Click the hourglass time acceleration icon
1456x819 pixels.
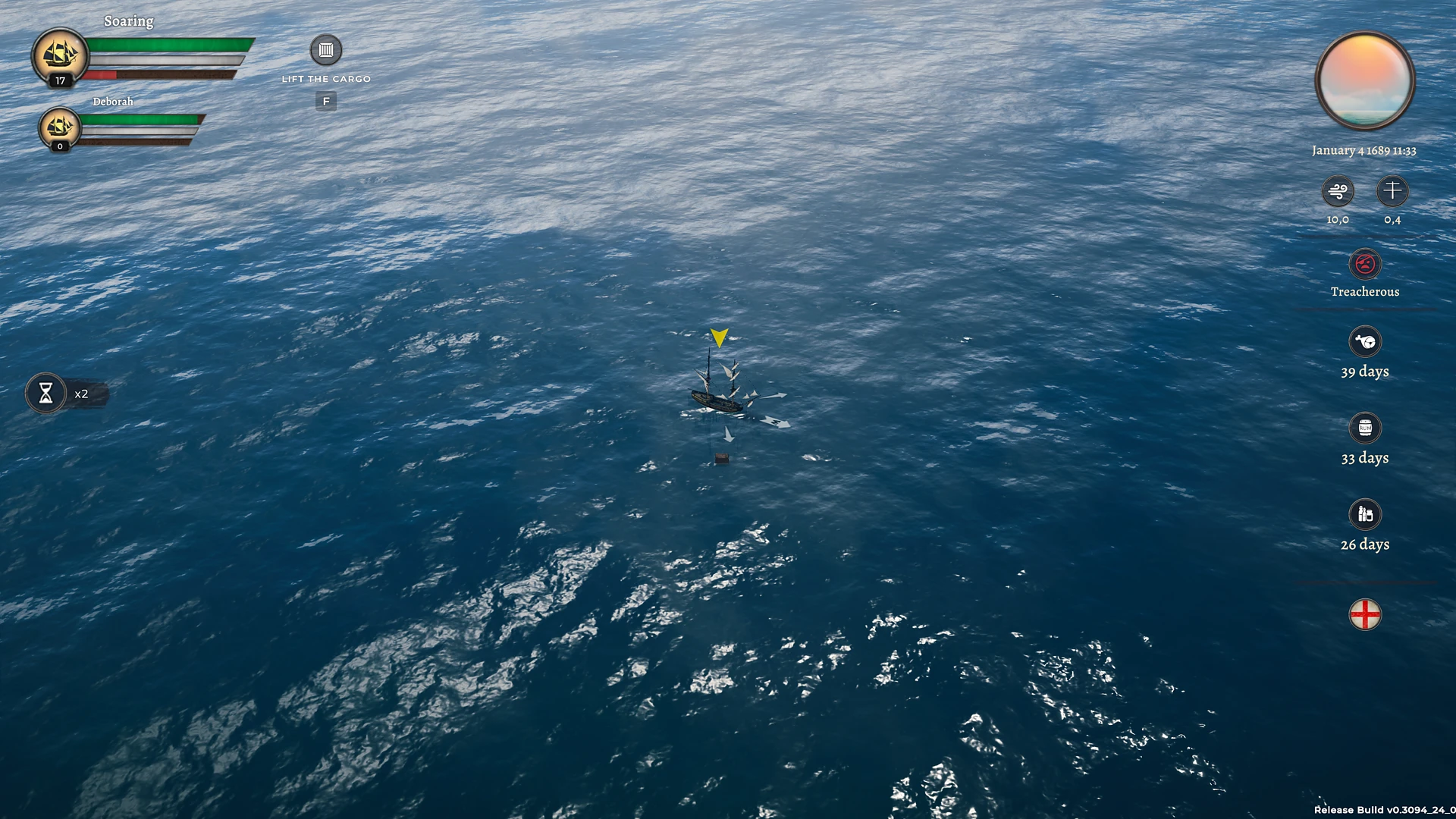pos(47,394)
